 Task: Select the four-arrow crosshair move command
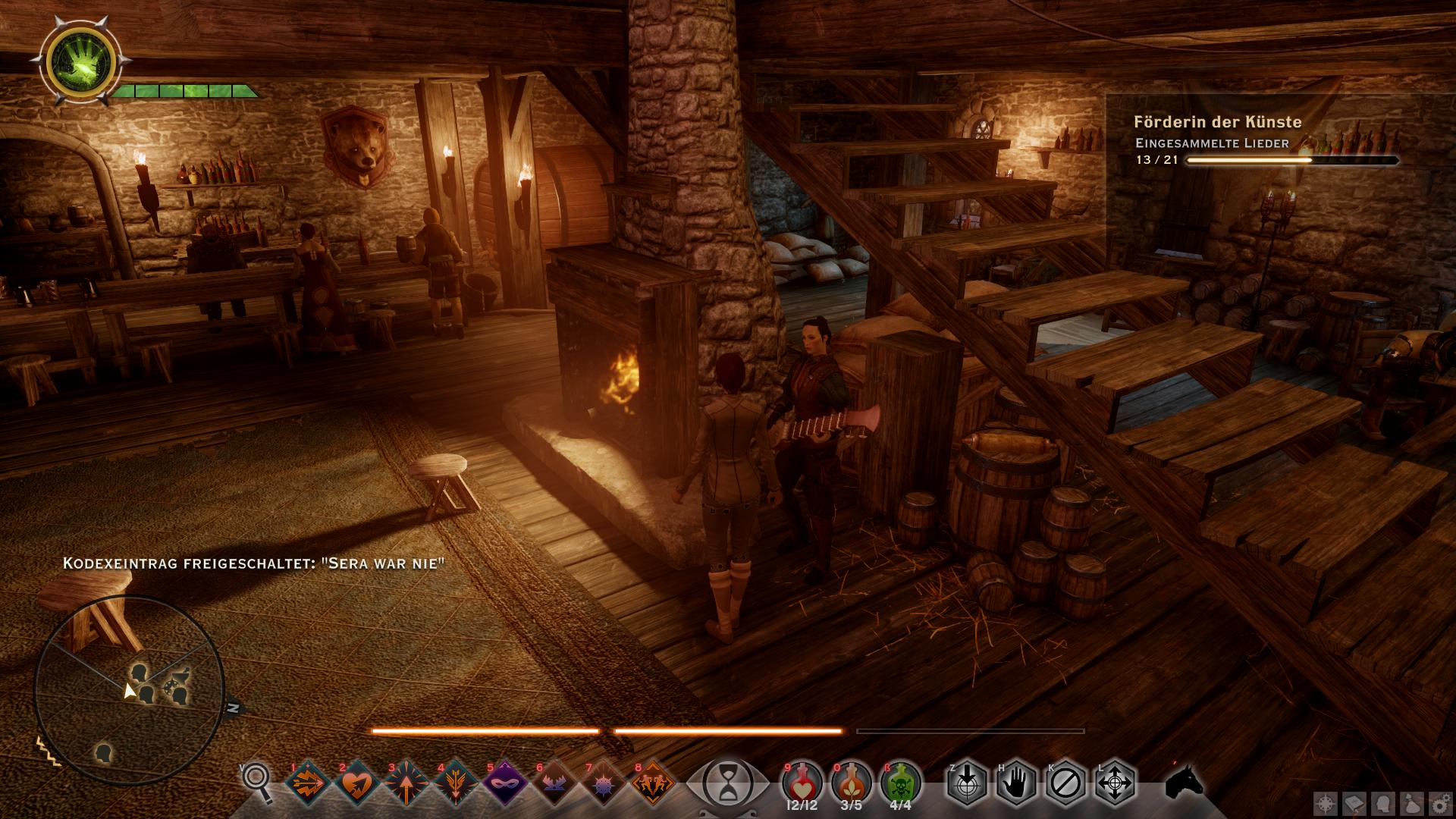click(1115, 782)
